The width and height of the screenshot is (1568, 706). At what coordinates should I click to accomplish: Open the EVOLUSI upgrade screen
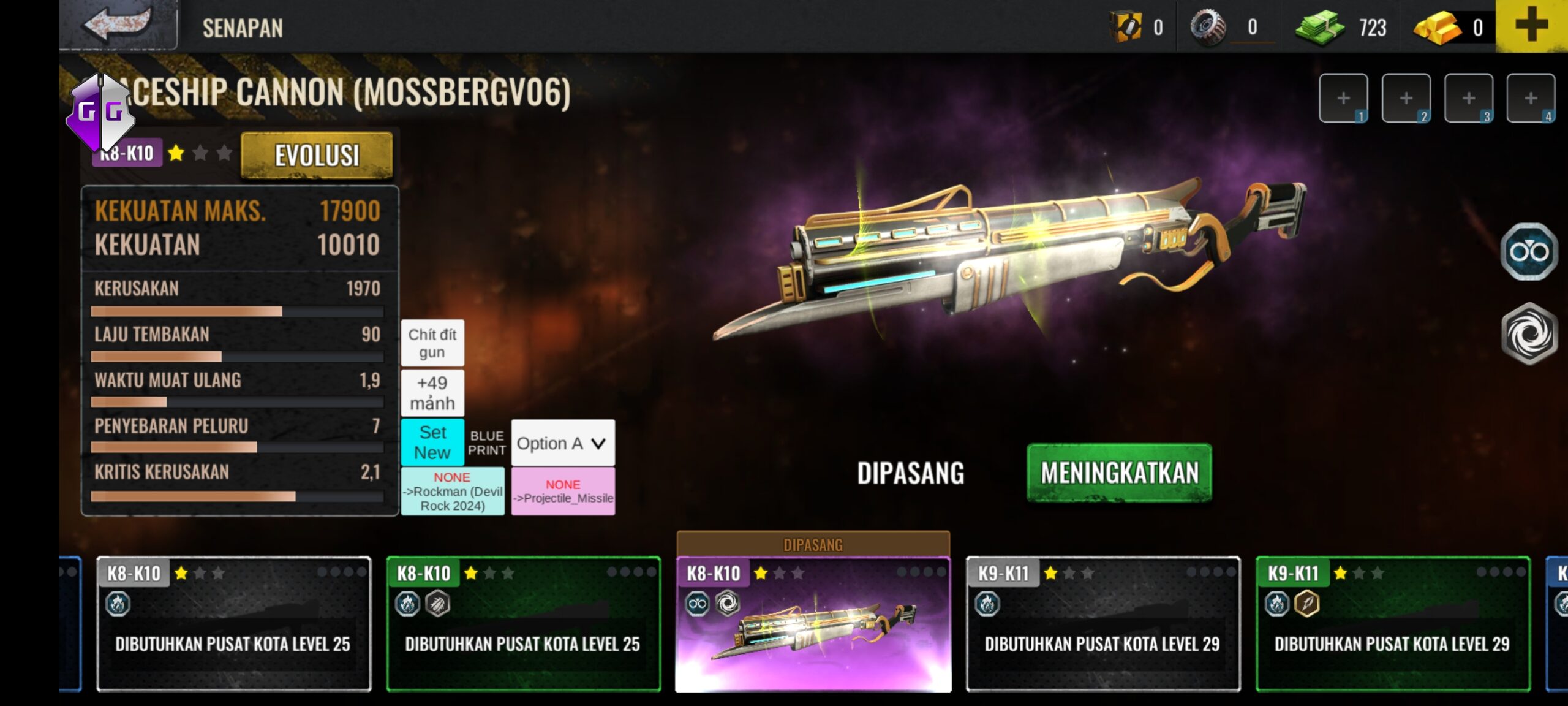pyautogui.click(x=317, y=155)
